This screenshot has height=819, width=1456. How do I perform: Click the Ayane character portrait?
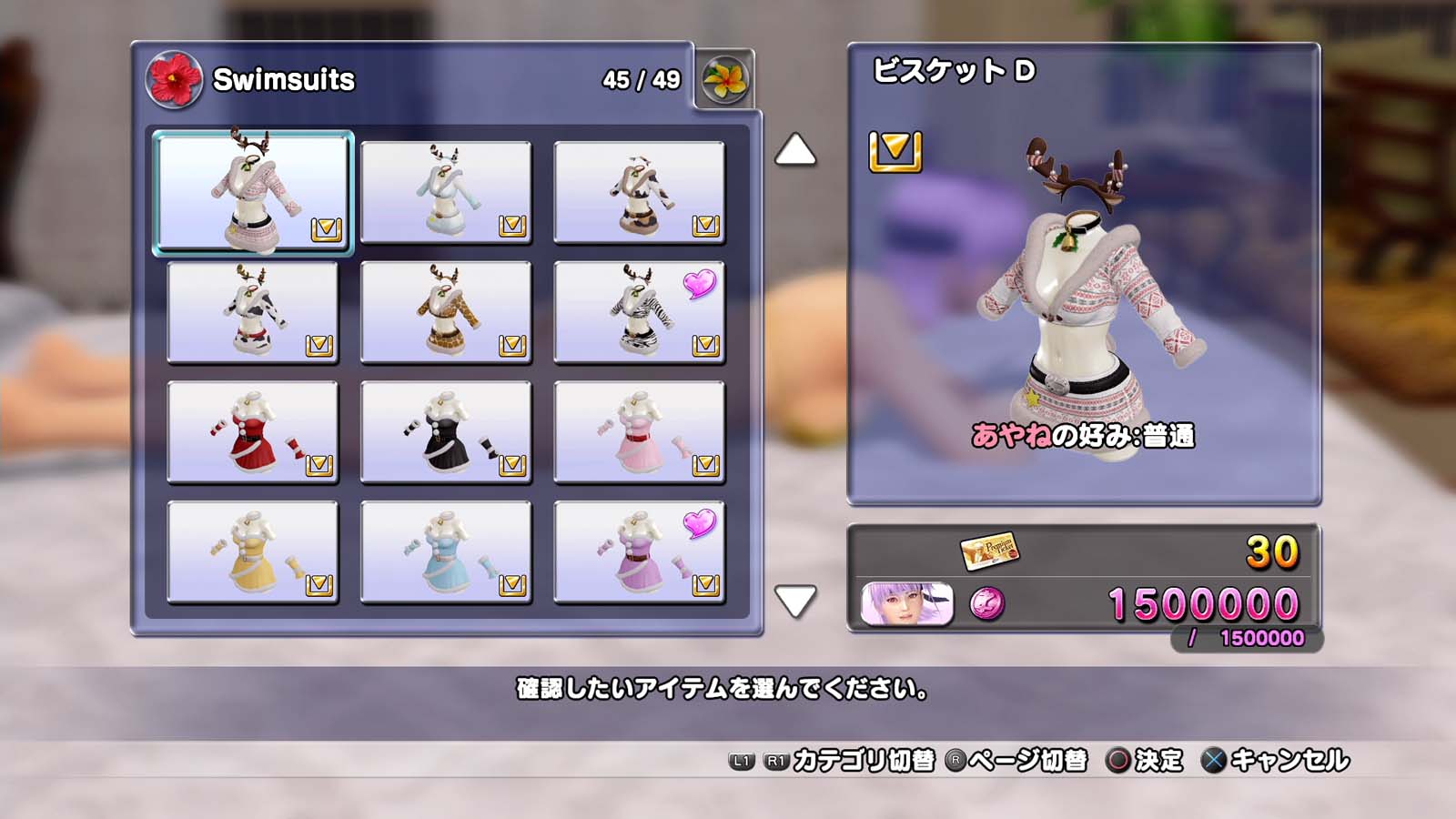[906, 604]
